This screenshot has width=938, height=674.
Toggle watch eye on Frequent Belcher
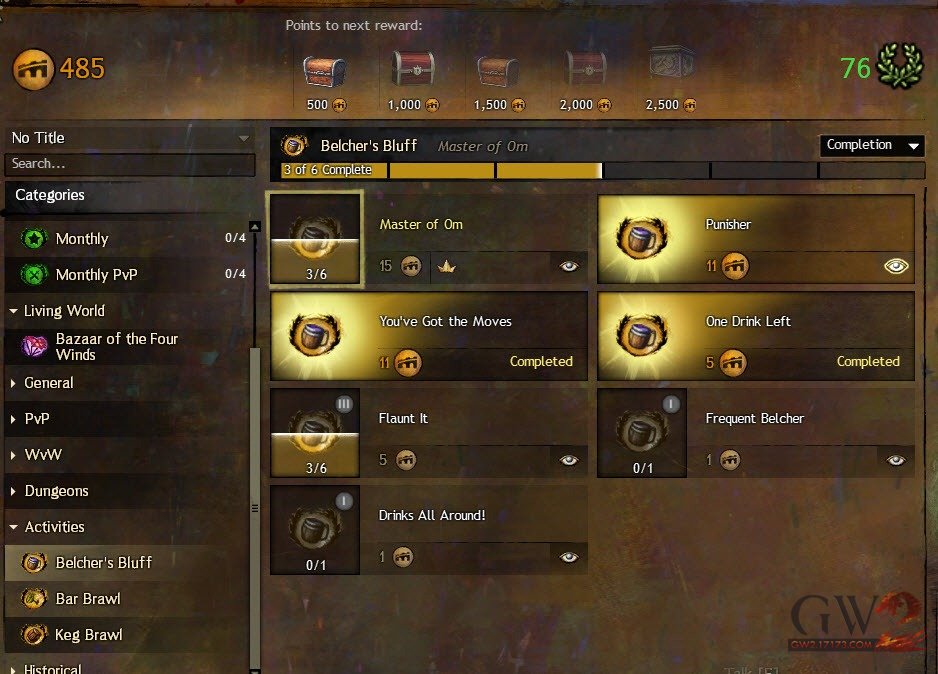click(896, 460)
